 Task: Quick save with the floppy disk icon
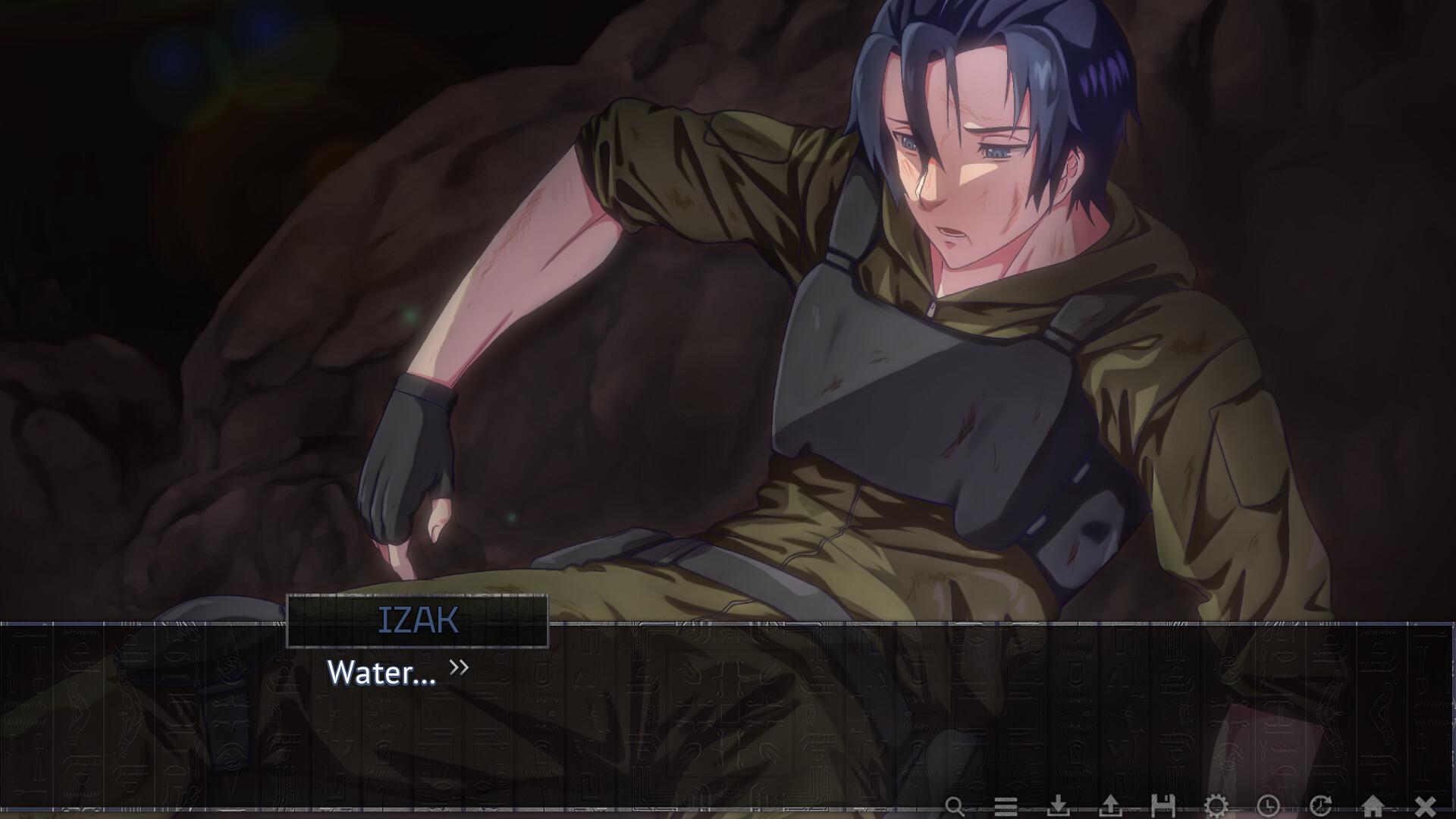click(1163, 805)
